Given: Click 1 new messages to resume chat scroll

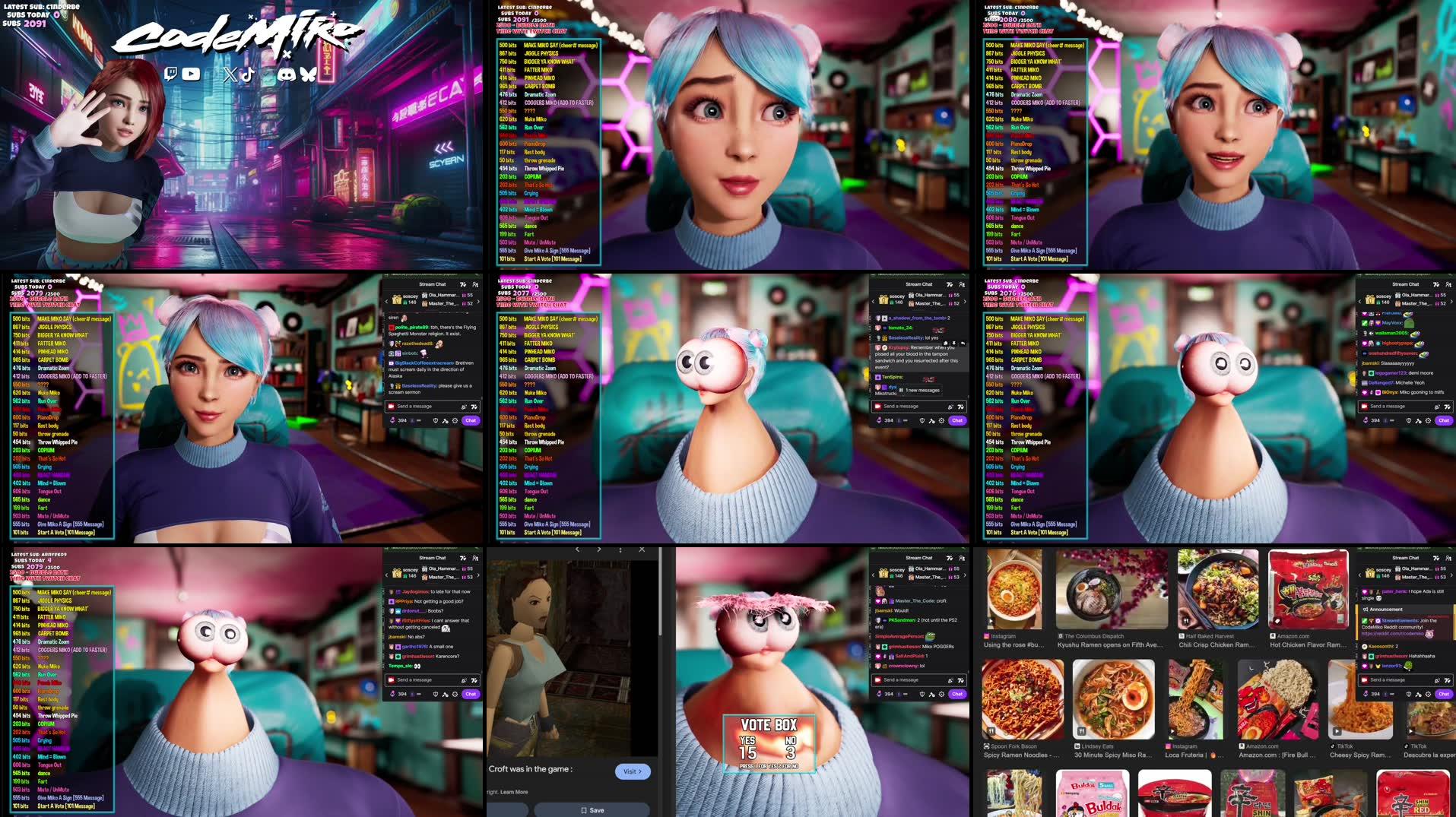Looking at the screenshot, I should coord(924,391).
